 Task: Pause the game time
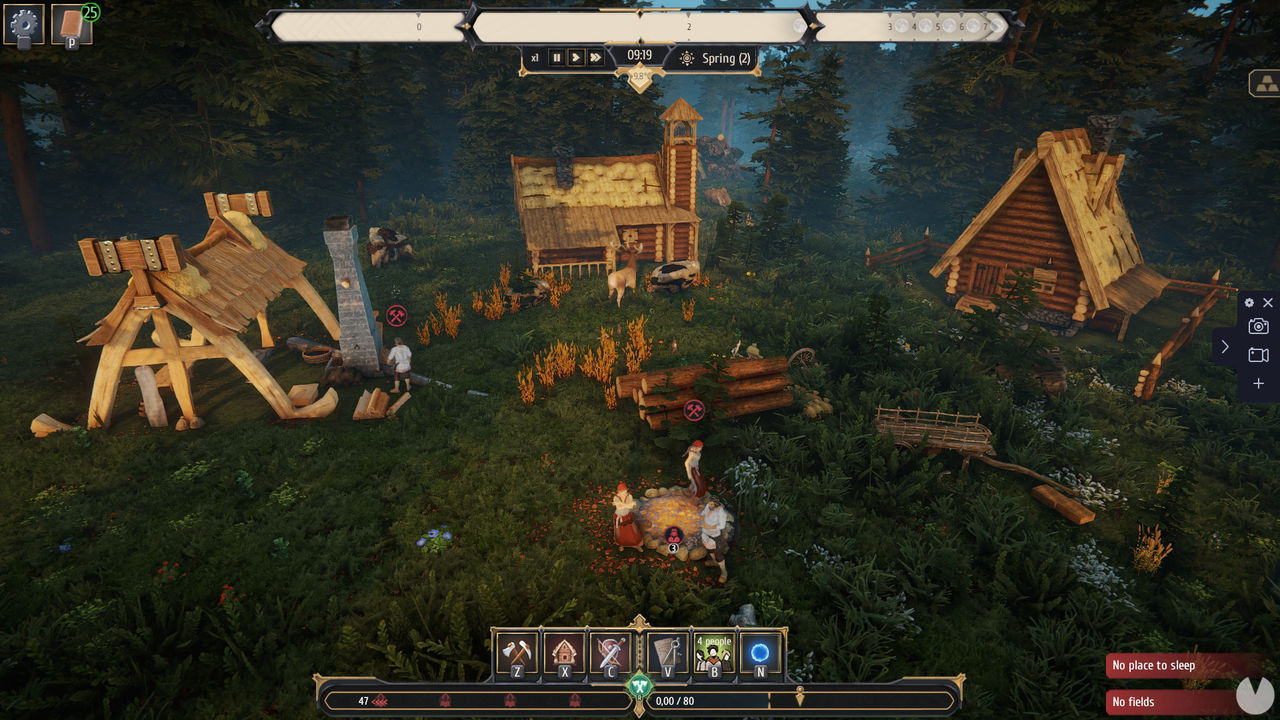557,58
